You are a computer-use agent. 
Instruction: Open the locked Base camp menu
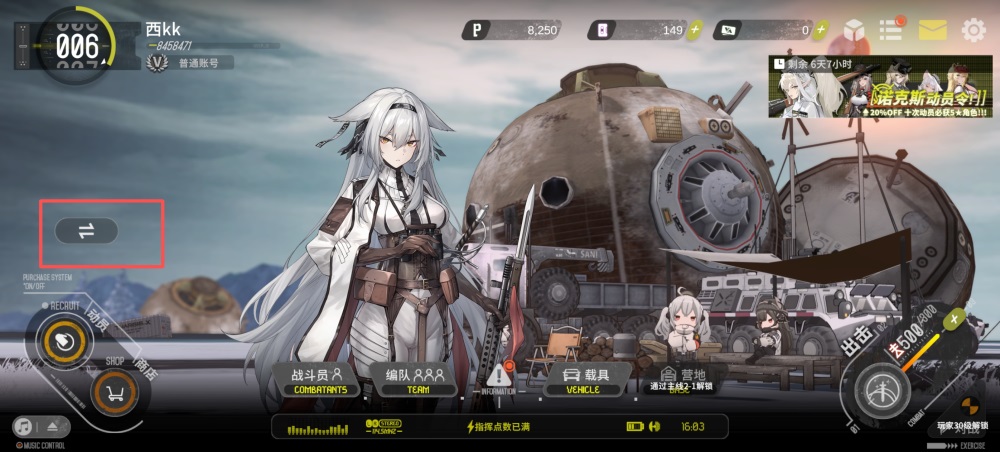[x=681, y=377]
